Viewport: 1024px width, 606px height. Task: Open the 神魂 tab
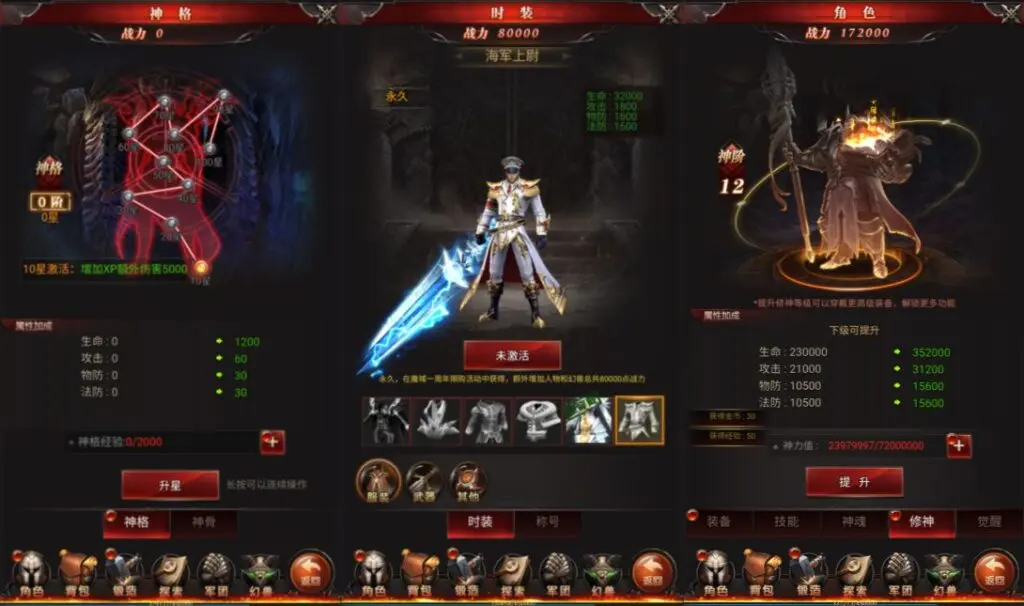click(x=853, y=522)
